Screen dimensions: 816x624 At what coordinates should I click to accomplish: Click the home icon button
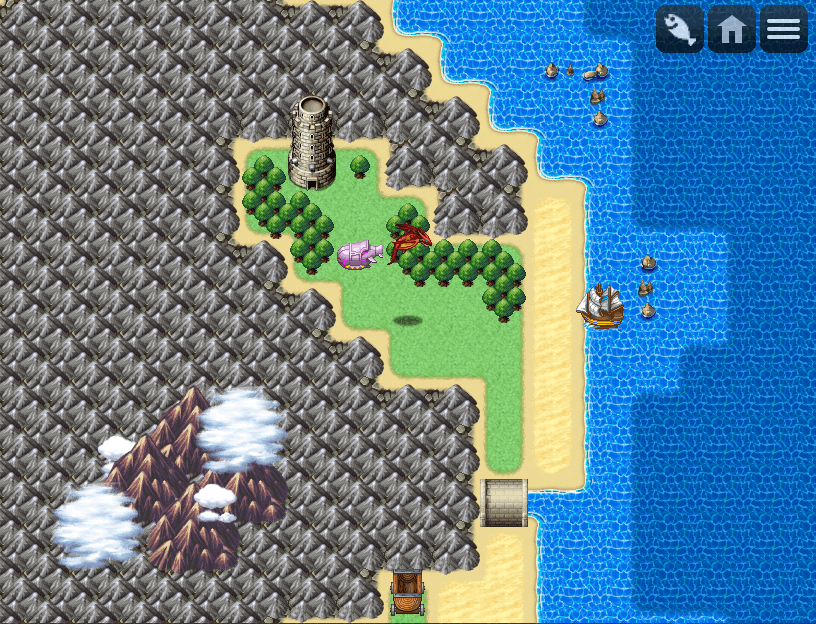click(x=732, y=29)
